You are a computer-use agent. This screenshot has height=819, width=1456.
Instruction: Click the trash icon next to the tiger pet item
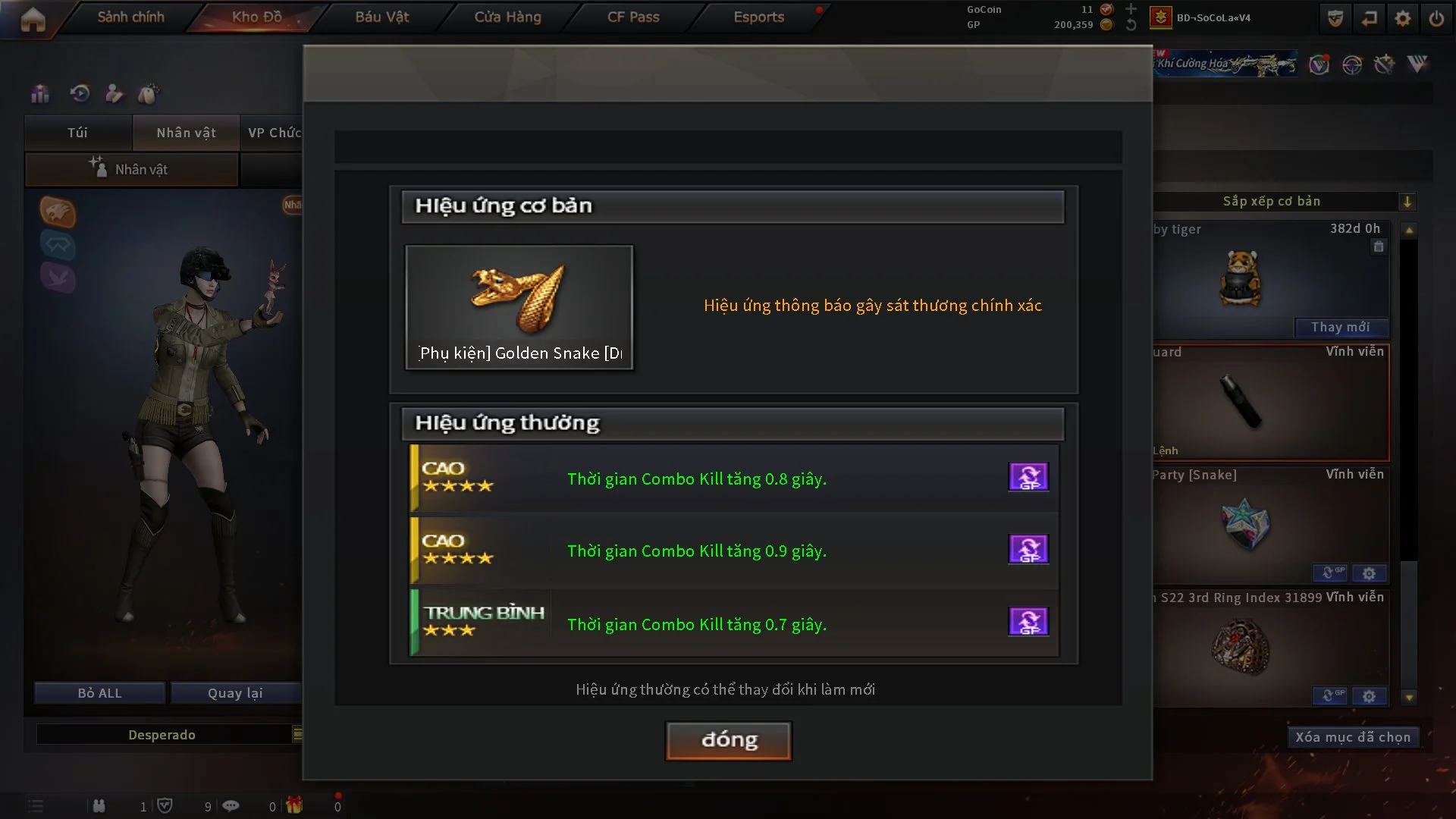pos(1378,246)
